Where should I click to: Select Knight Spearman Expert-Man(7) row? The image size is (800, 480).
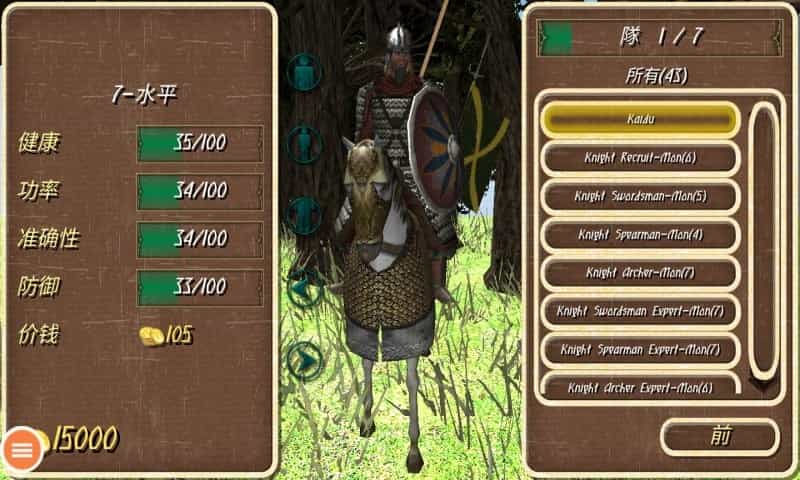[x=640, y=349]
